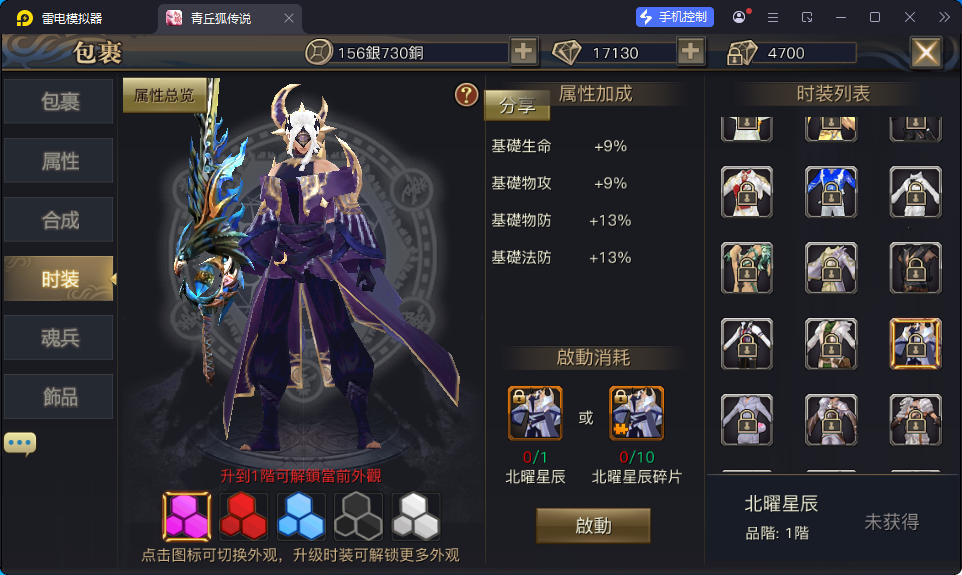Choose the magenta hexagon appearance swatch
The image size is (962, 575).
pos(187,516)
